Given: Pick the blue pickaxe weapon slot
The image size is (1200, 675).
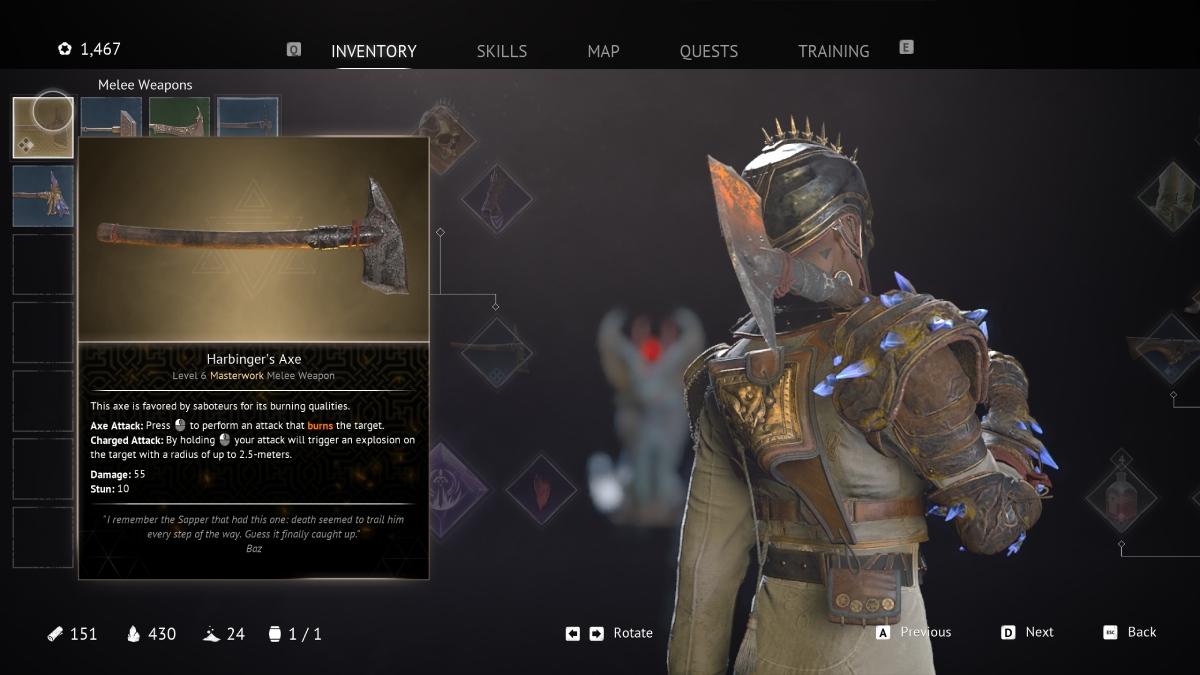Looking at the screenshot, I should pos(247,117).
